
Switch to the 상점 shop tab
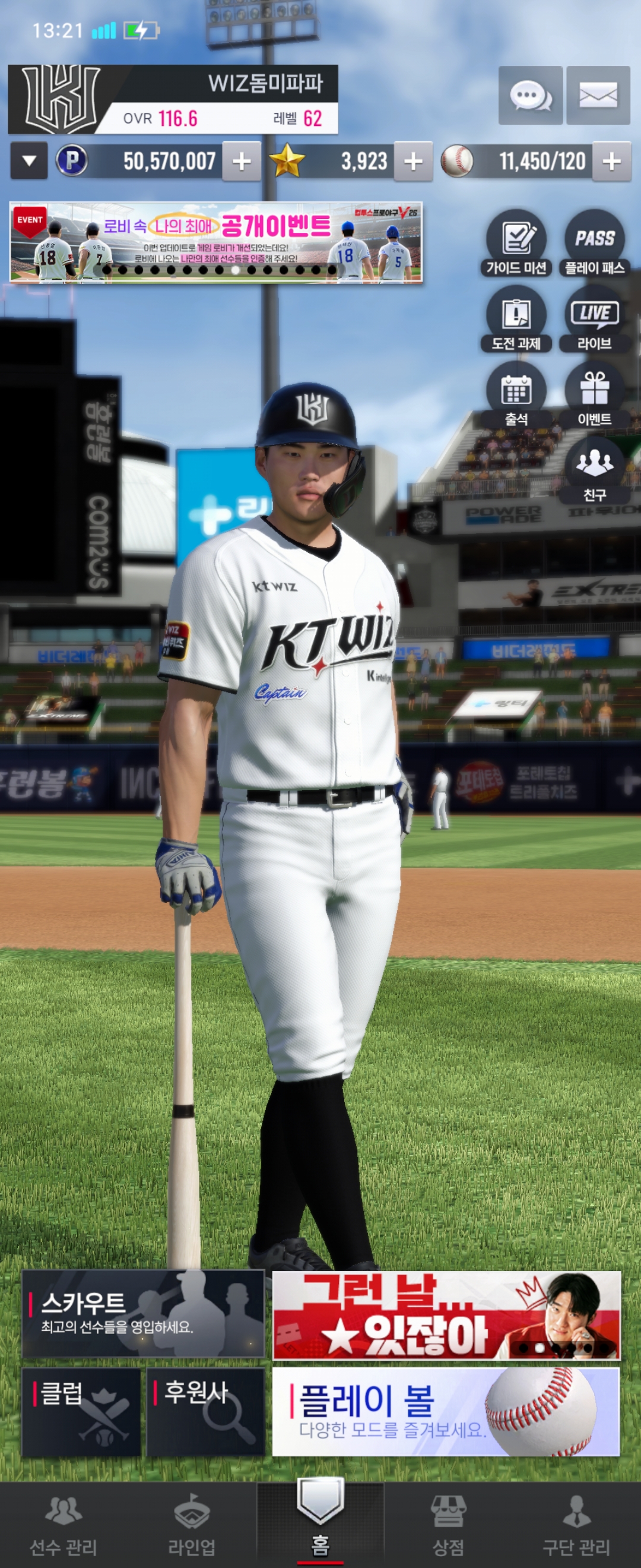pyautogui.click(x=448, y=1525)
